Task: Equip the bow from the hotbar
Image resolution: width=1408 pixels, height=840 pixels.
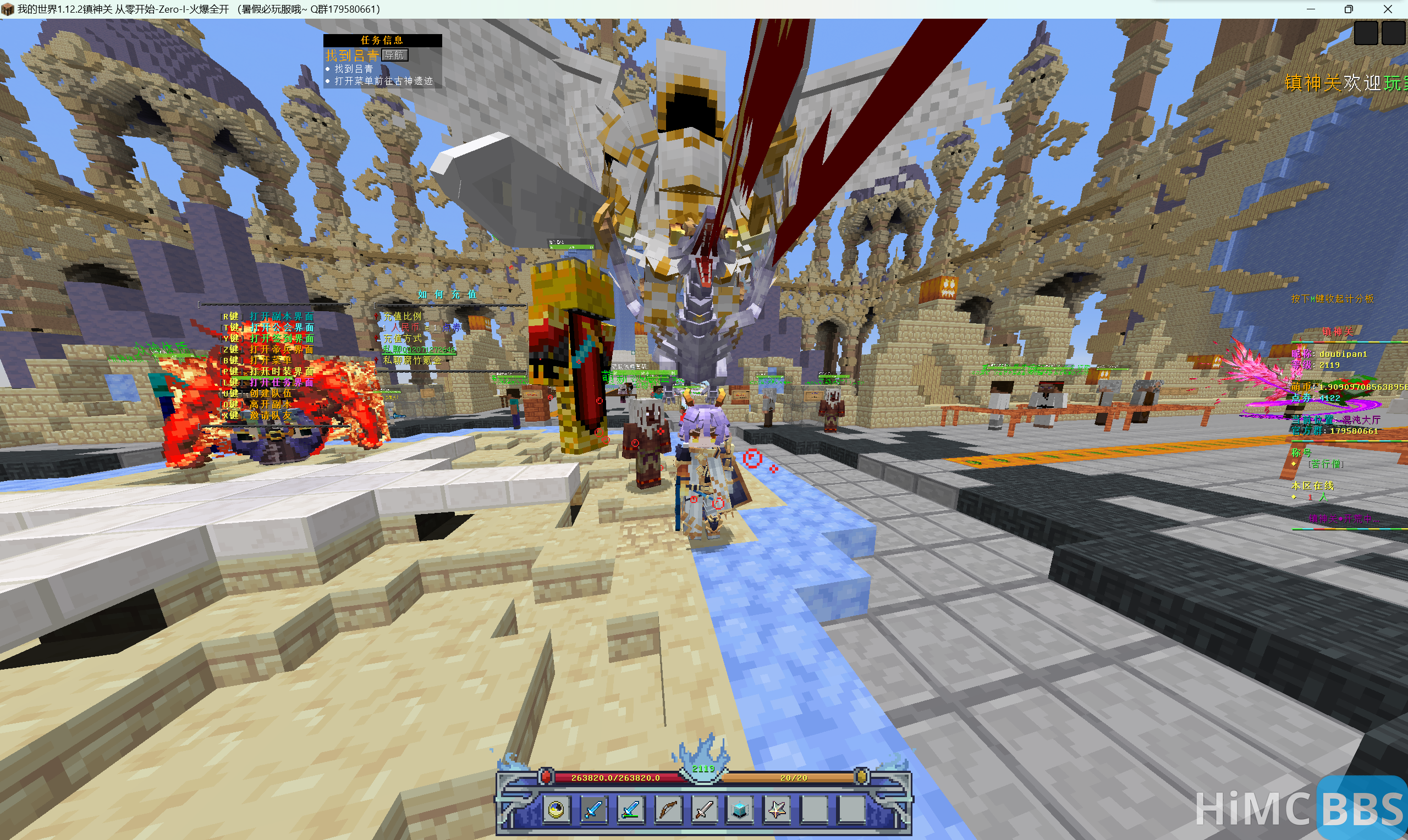Action: pos(667,809)
